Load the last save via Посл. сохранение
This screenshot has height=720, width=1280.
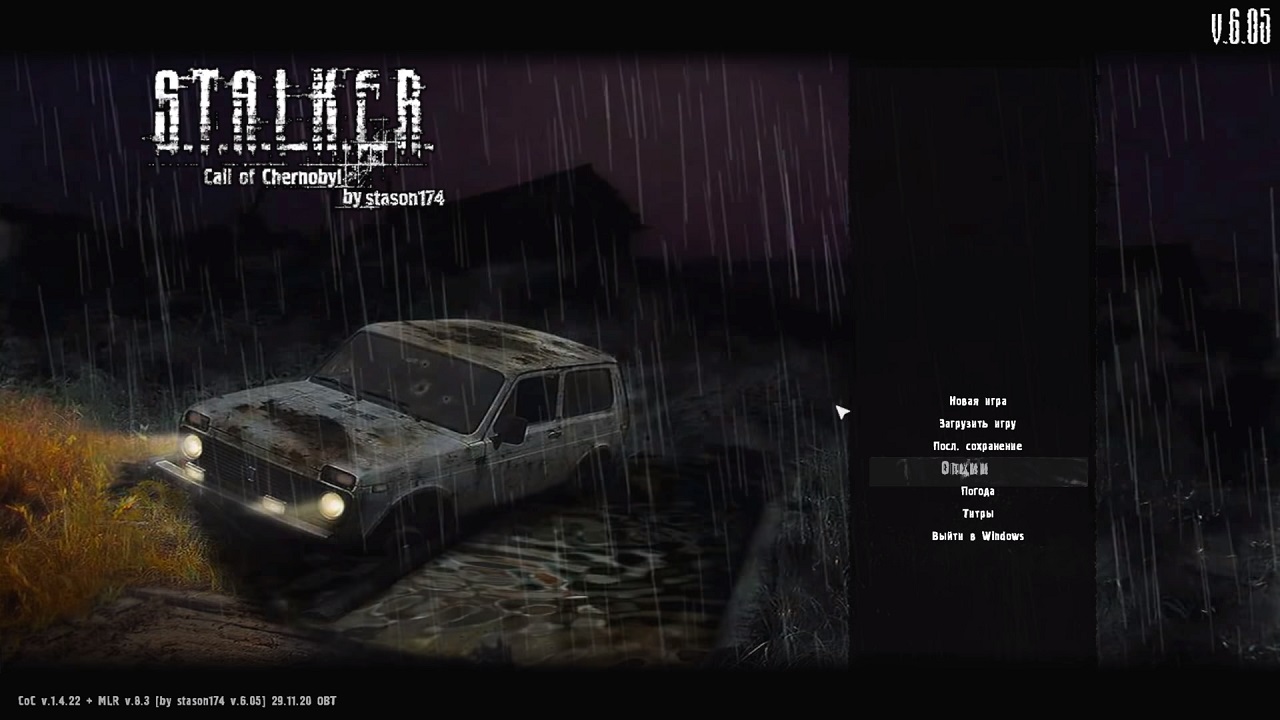tap(977, 446)
